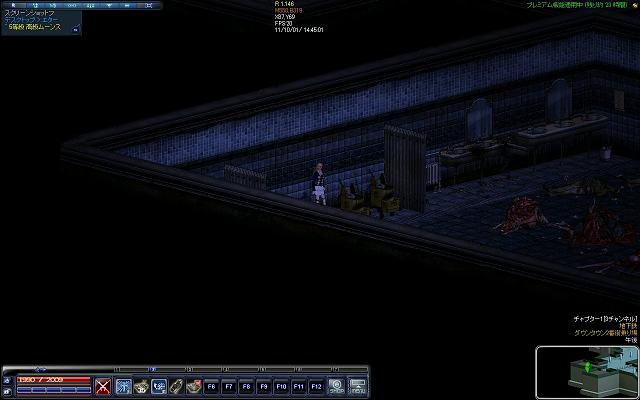Select the F12 hotkey slot
Viewport: 640px width, 400px height.
tap(316, 385)
